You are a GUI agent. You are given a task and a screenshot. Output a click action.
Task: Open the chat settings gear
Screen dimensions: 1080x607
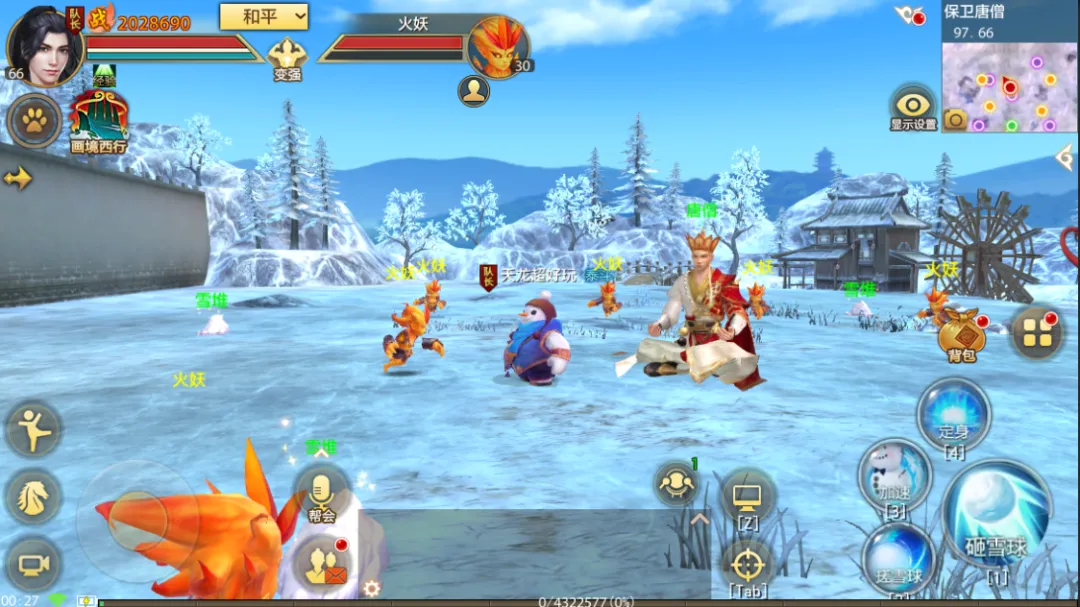click(x=371, y=588)
